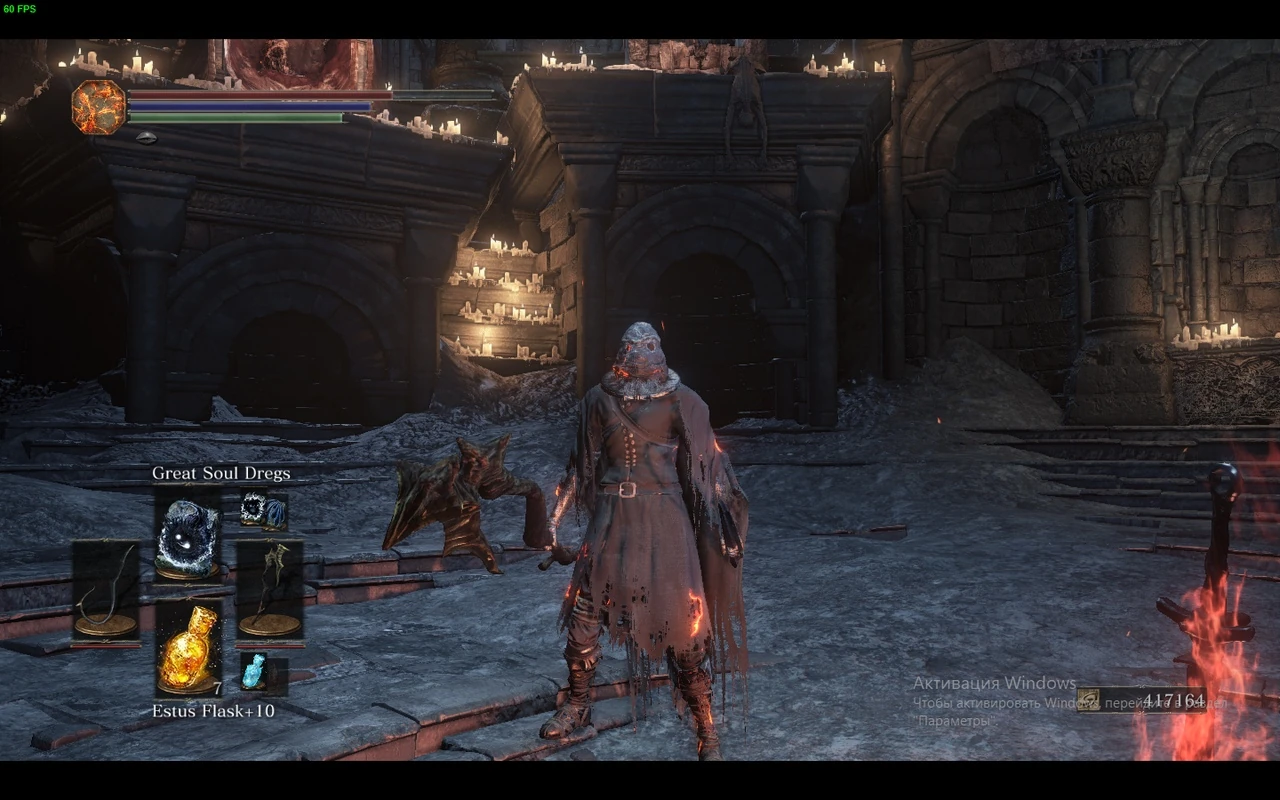1280x800 pixels.
Task: Select the Estus Flask+10 item icon
Action: (x=189, y=649)
